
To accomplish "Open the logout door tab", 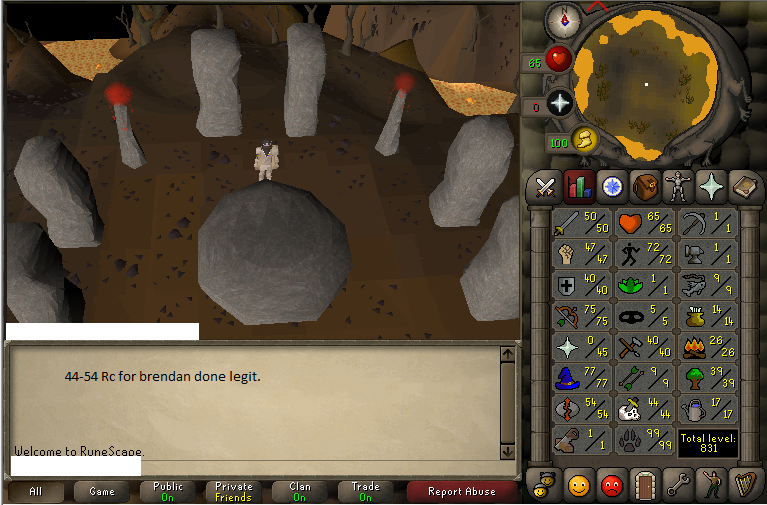I will [x=644, y=485].
